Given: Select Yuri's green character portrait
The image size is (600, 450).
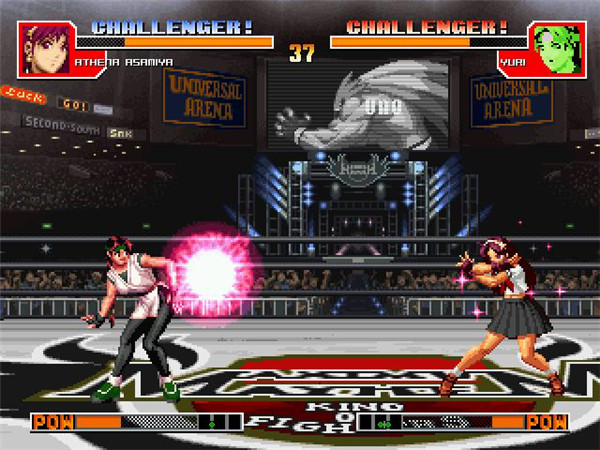Looking at the screenshot, I should coord(554,50).
